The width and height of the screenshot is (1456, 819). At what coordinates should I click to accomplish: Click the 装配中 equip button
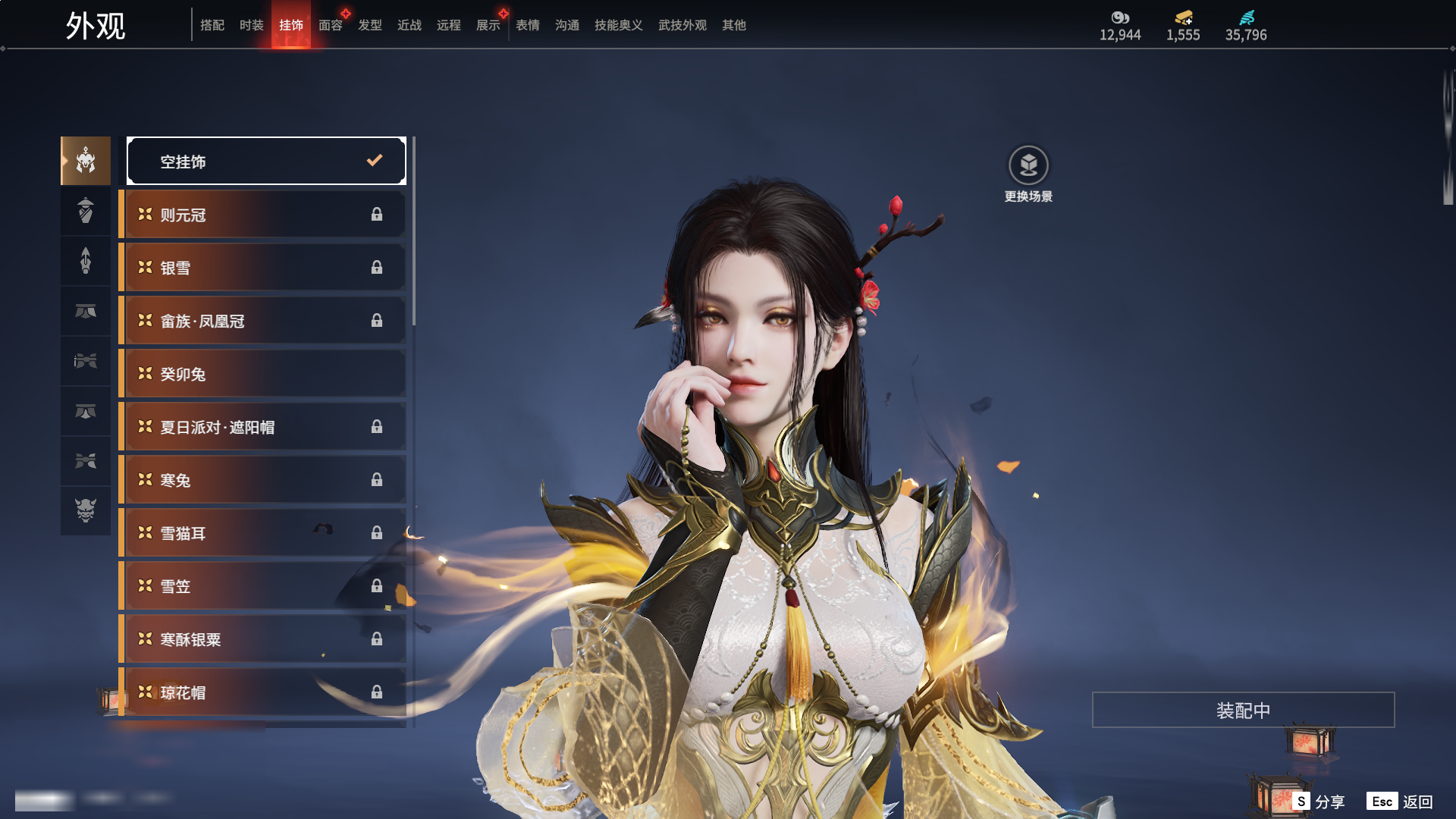coord(1243,710)
